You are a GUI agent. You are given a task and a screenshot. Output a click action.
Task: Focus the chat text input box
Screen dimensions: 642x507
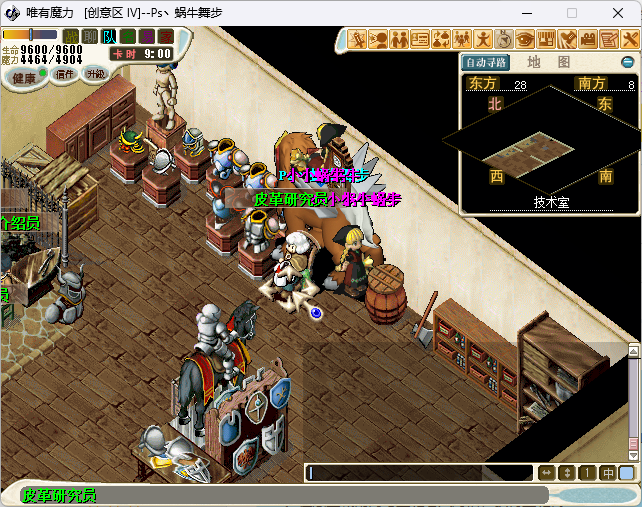click(420, 473)
